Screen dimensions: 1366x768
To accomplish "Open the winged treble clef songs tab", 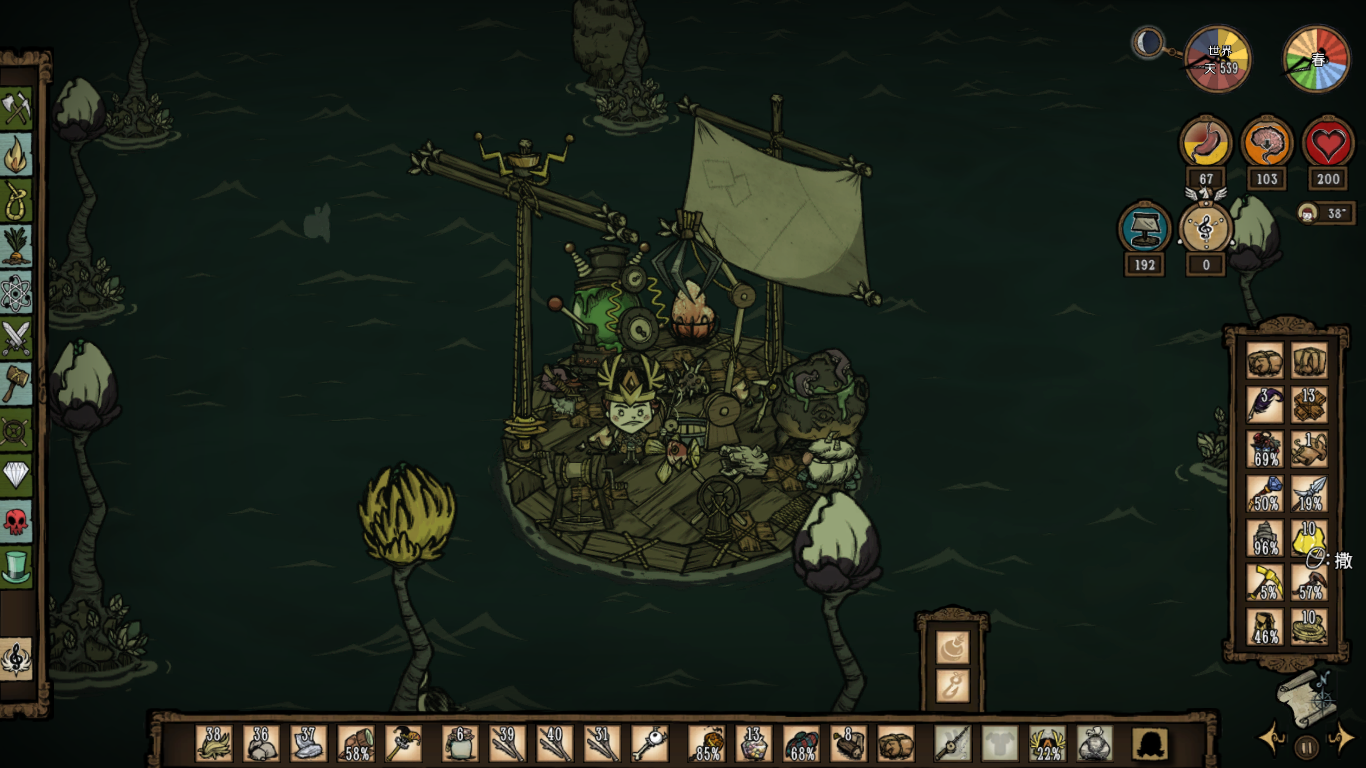I will click(x=17, y=659).
